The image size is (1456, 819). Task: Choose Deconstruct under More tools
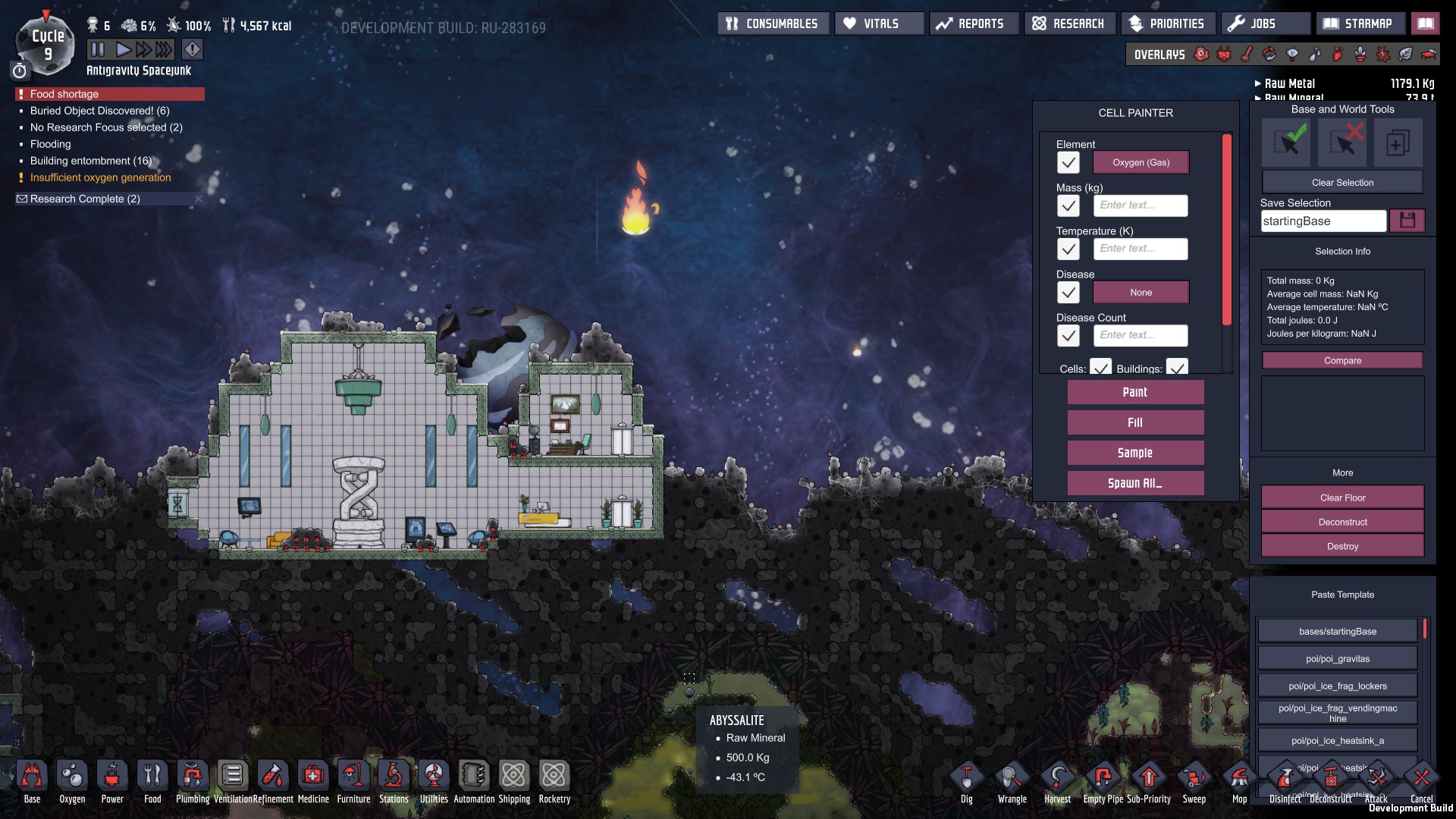1341,522
